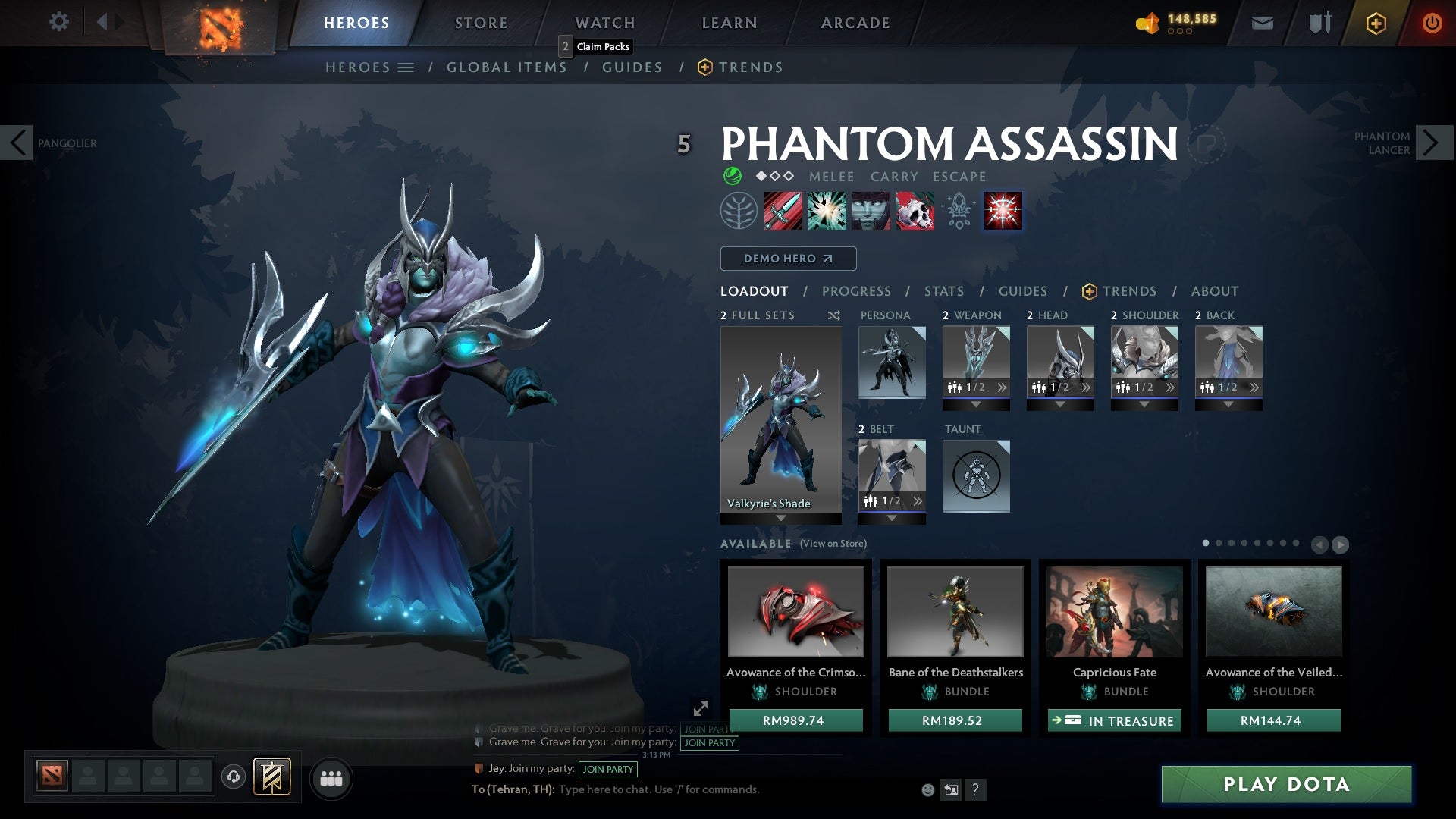Open the GLOBAL ITEMS menu item
Viewport: 1456px width, 819px height.
(x=507, y=67)
